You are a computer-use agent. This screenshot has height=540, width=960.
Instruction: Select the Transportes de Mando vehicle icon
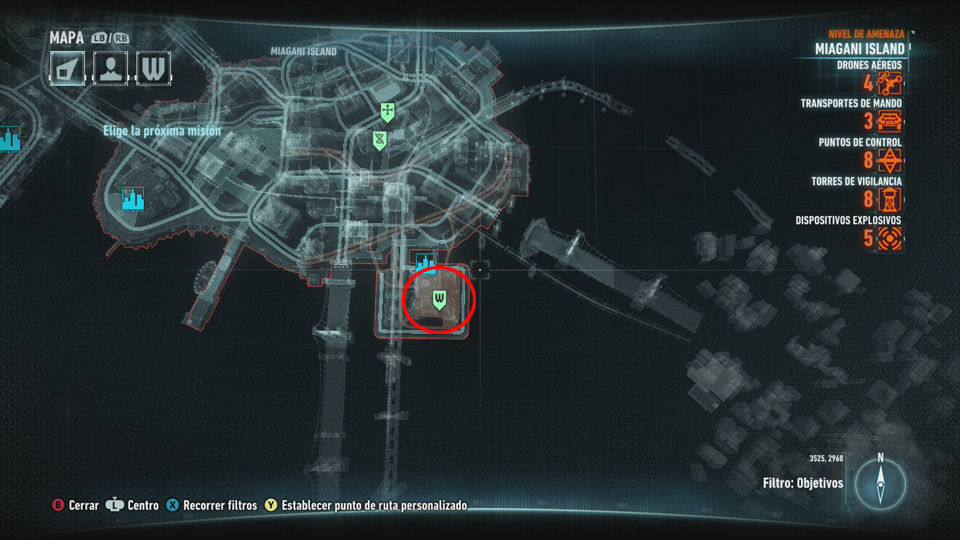tap(889, 122)
